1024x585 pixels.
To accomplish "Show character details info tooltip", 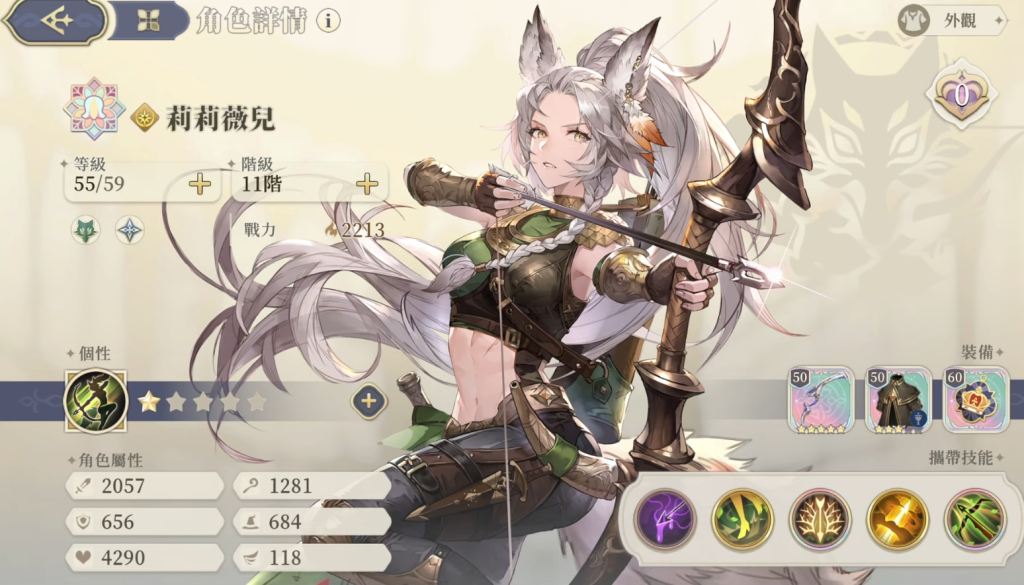I will pos(328,21).
